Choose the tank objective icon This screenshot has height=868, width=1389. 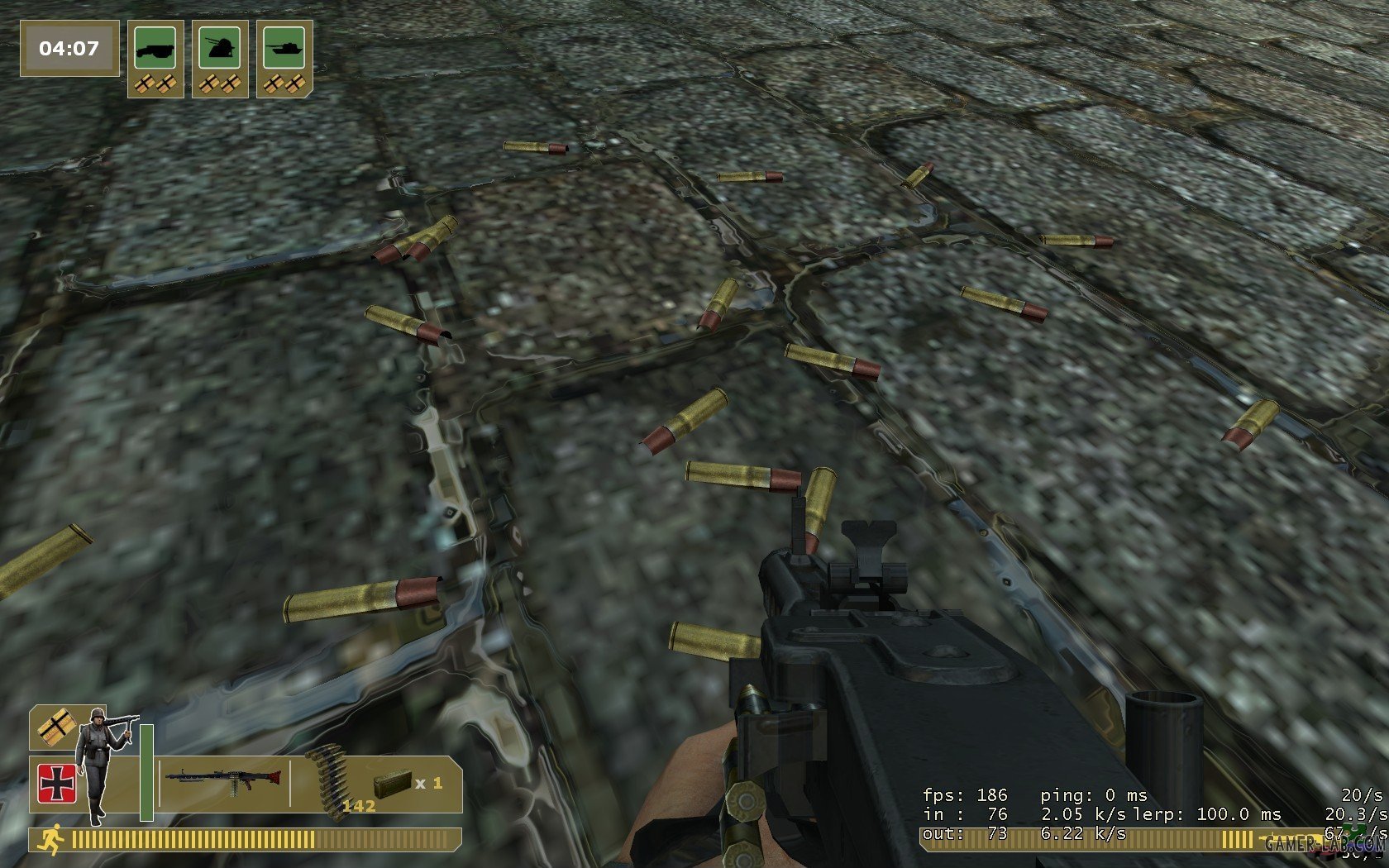[284, 48]
